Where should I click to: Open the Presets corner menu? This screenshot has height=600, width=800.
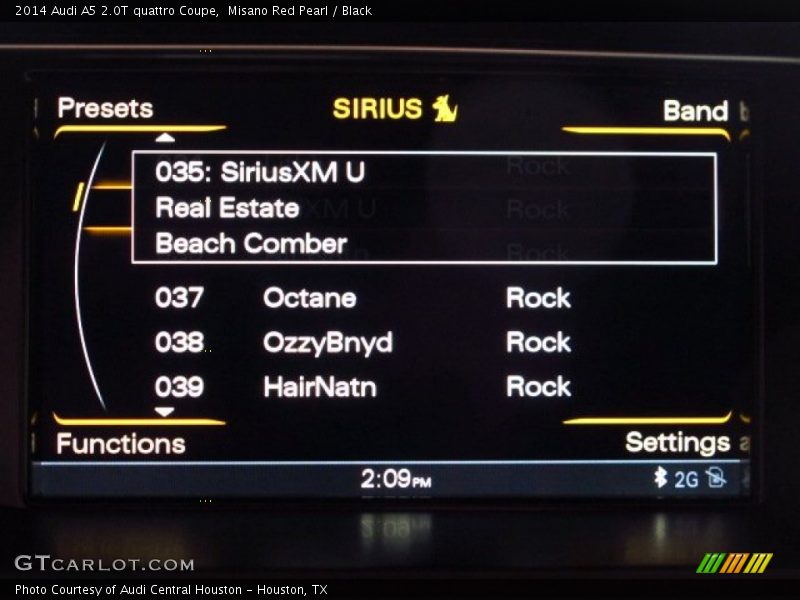105,108
